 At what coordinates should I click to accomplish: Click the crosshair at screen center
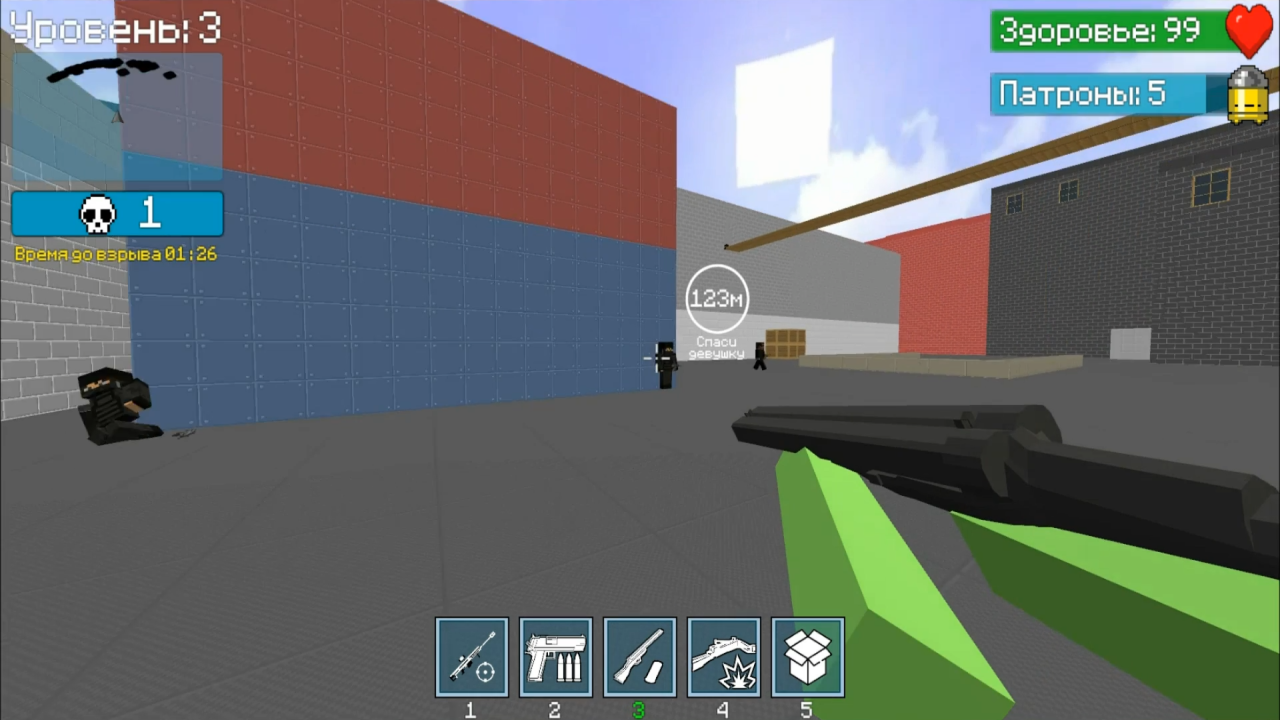tap(655, 358)
